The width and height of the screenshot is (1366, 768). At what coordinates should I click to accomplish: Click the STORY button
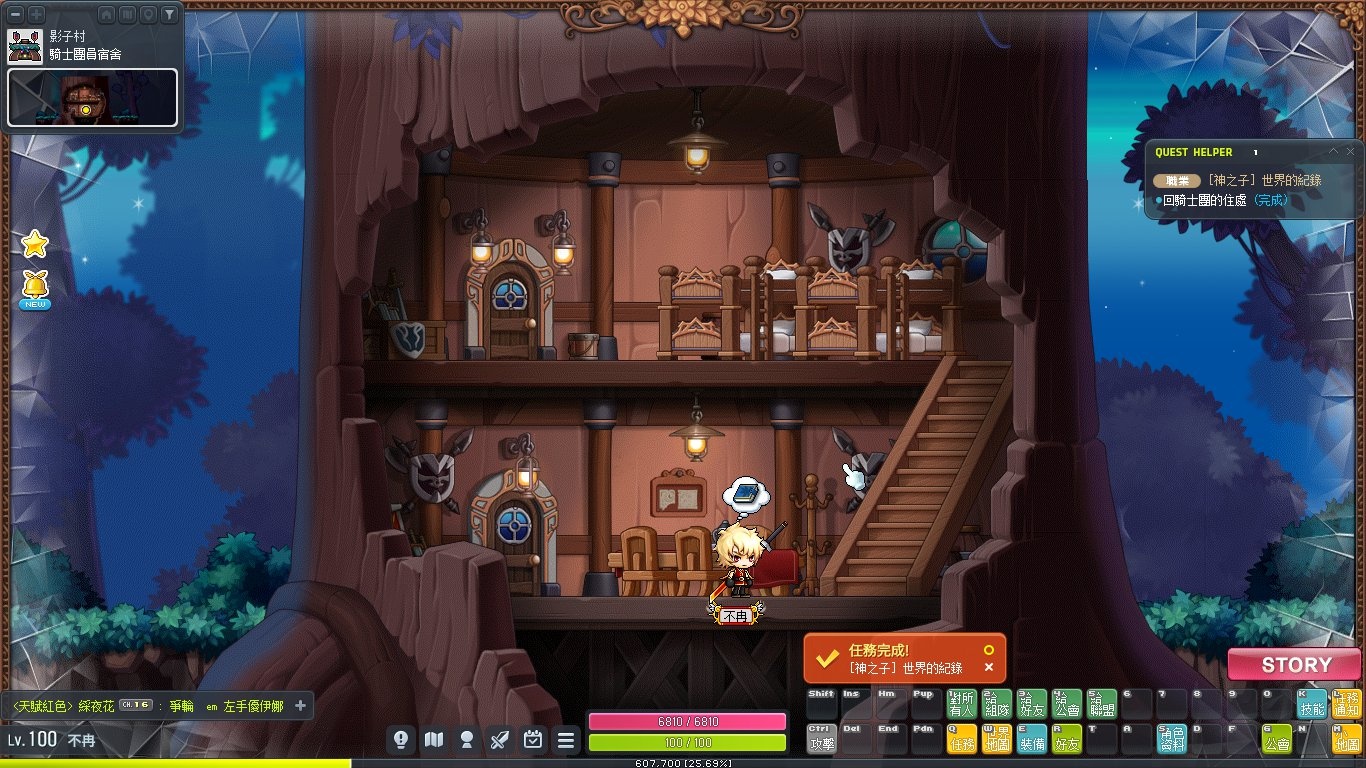click(1295, 665)
